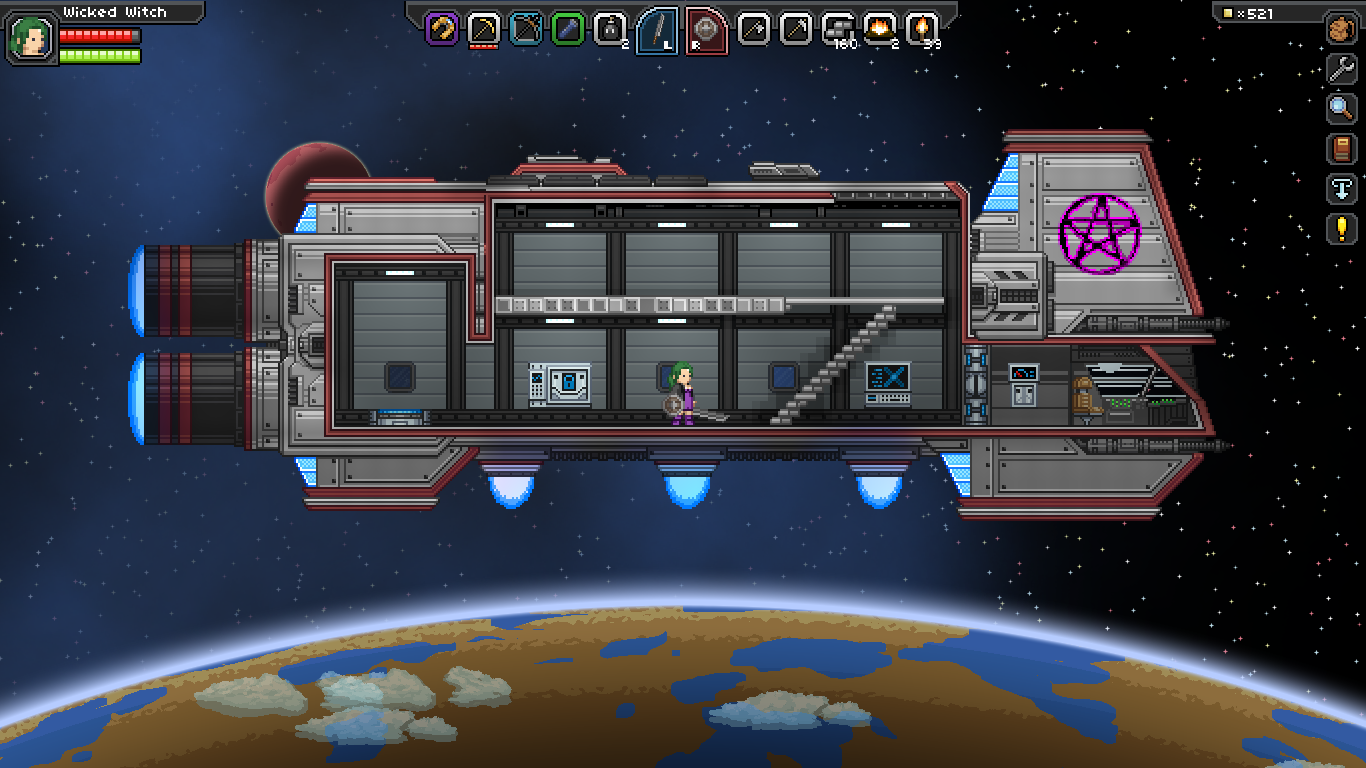Image resolution: width=1366 pixels, height=768 pixels.
Task: Select the crossbow hotbar slot
Action: 524,27
